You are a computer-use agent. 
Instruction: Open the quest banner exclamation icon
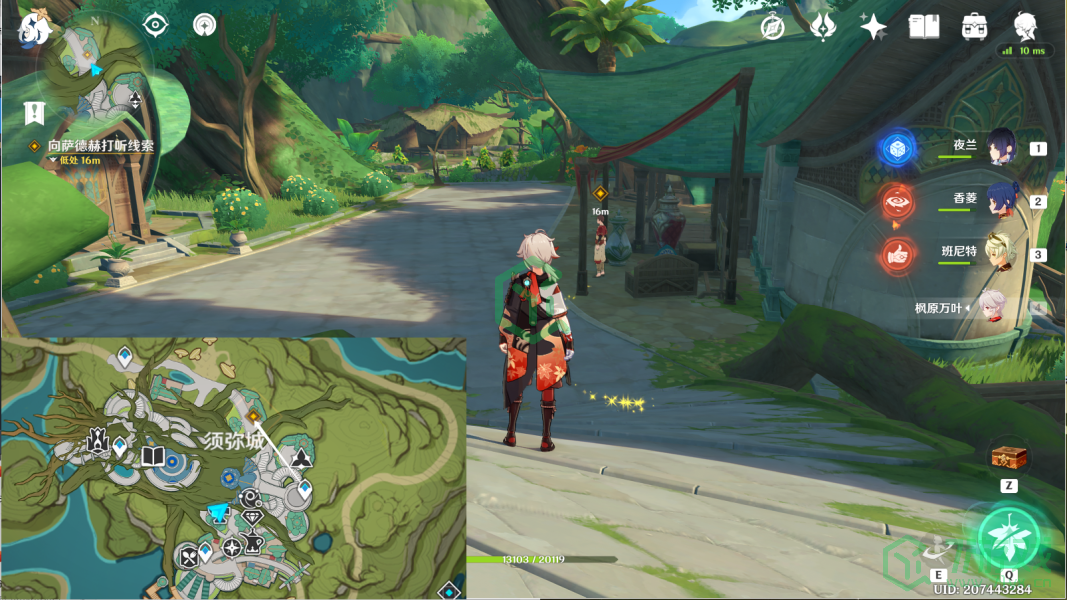[35, 111]
